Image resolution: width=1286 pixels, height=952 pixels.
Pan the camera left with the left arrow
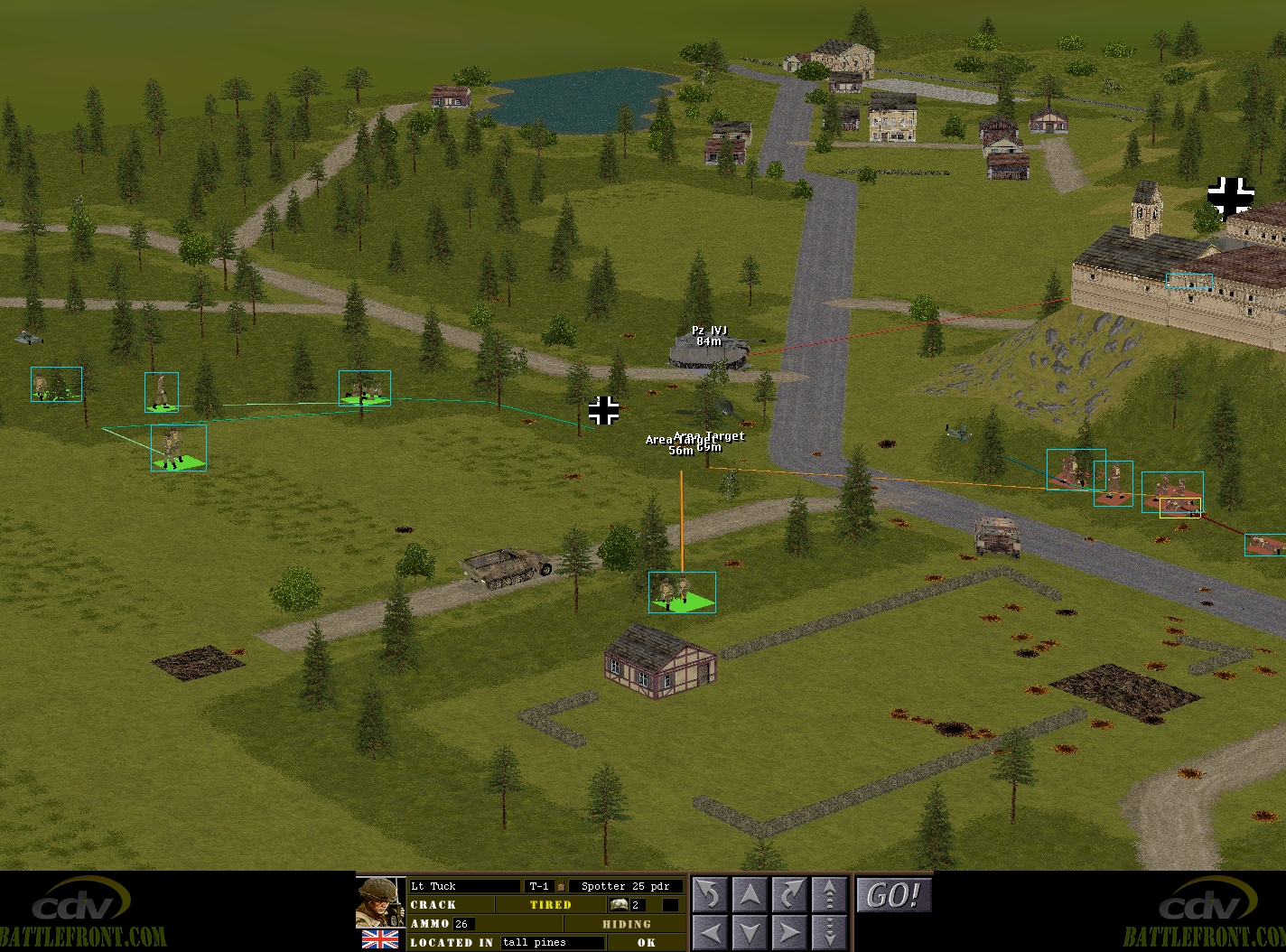pos(710,931)
